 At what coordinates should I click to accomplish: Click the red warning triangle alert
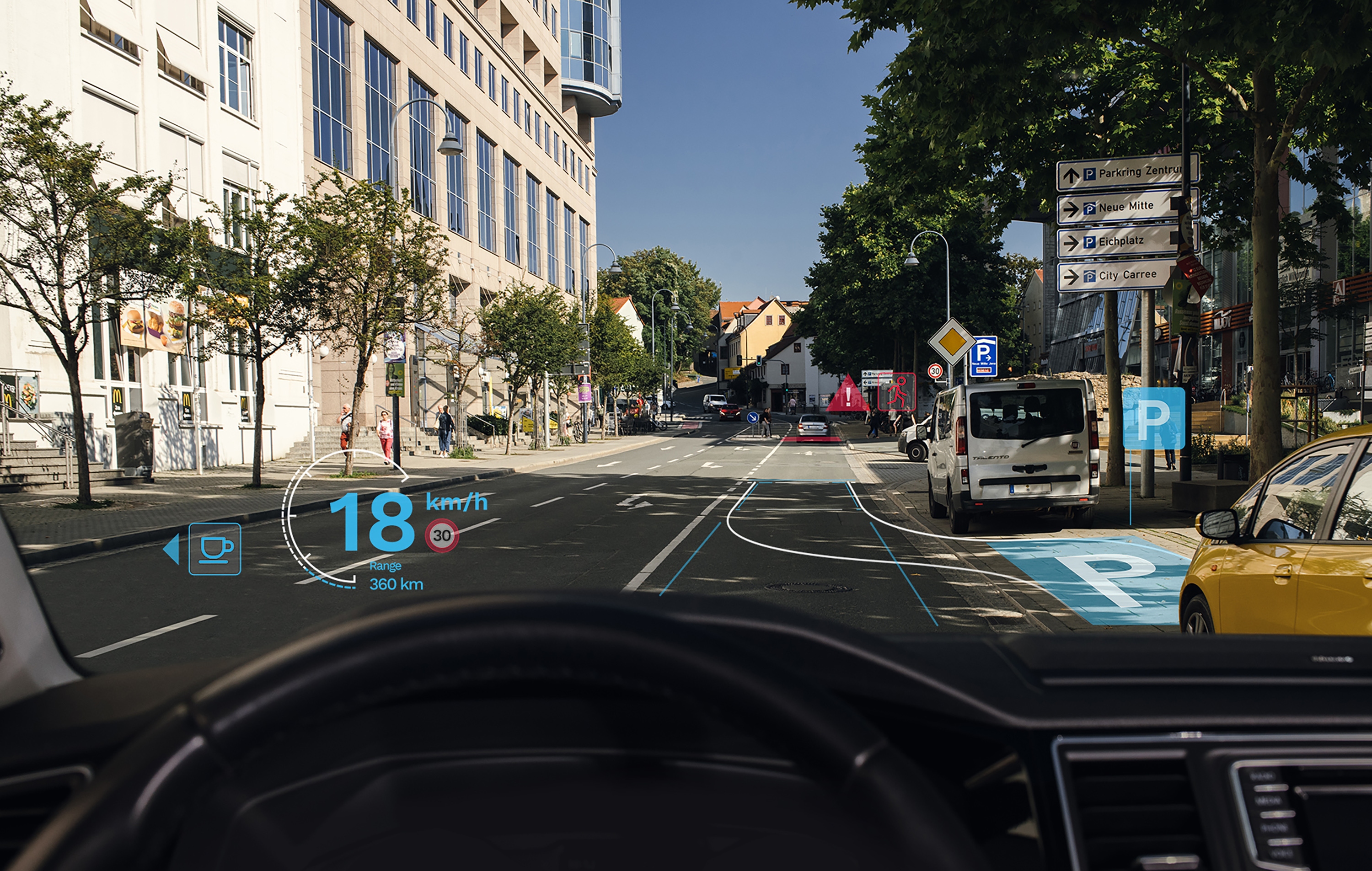point(848,395)
